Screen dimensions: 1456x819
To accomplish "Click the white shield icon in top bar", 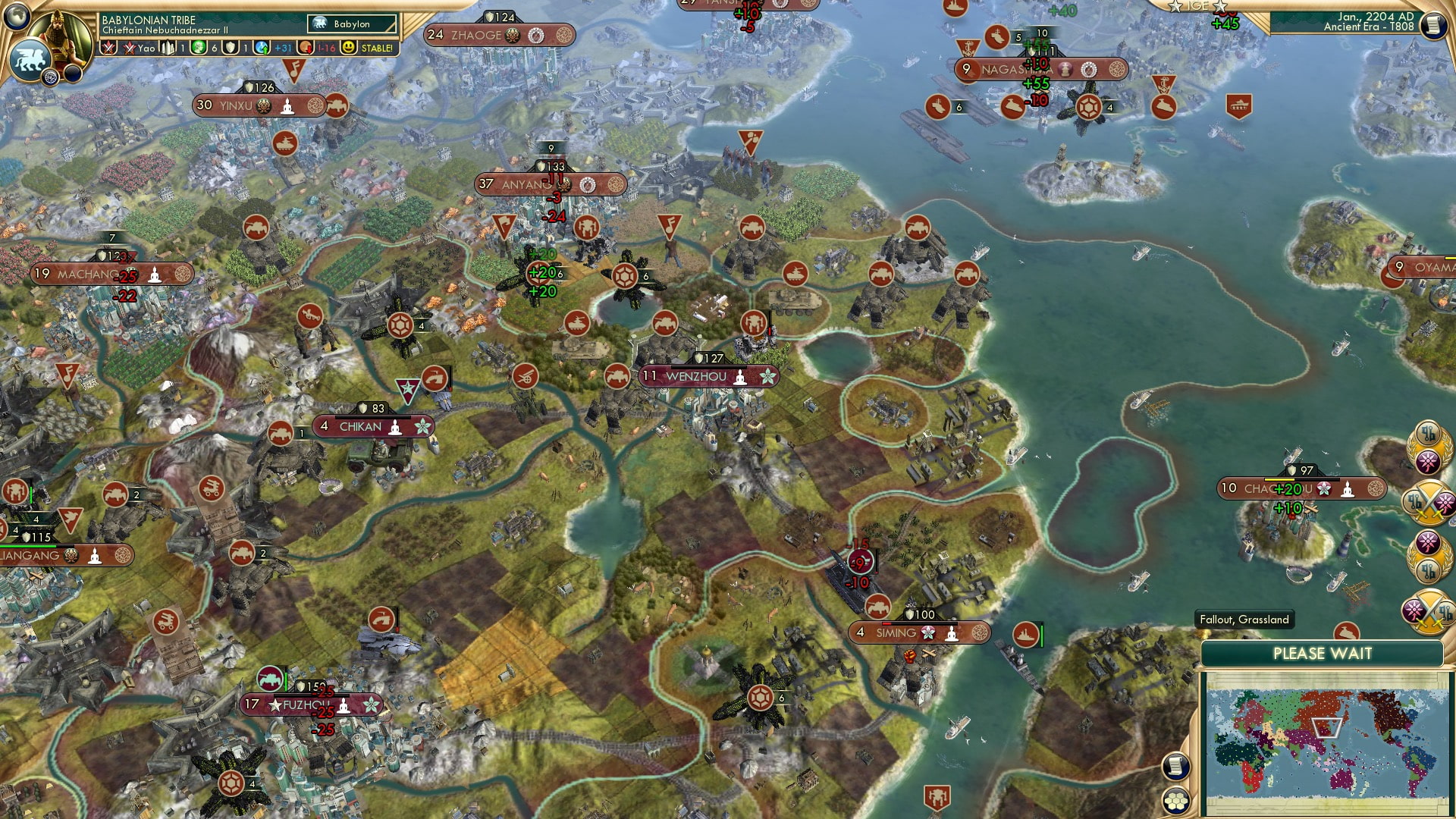I will [x=231, y=47].
